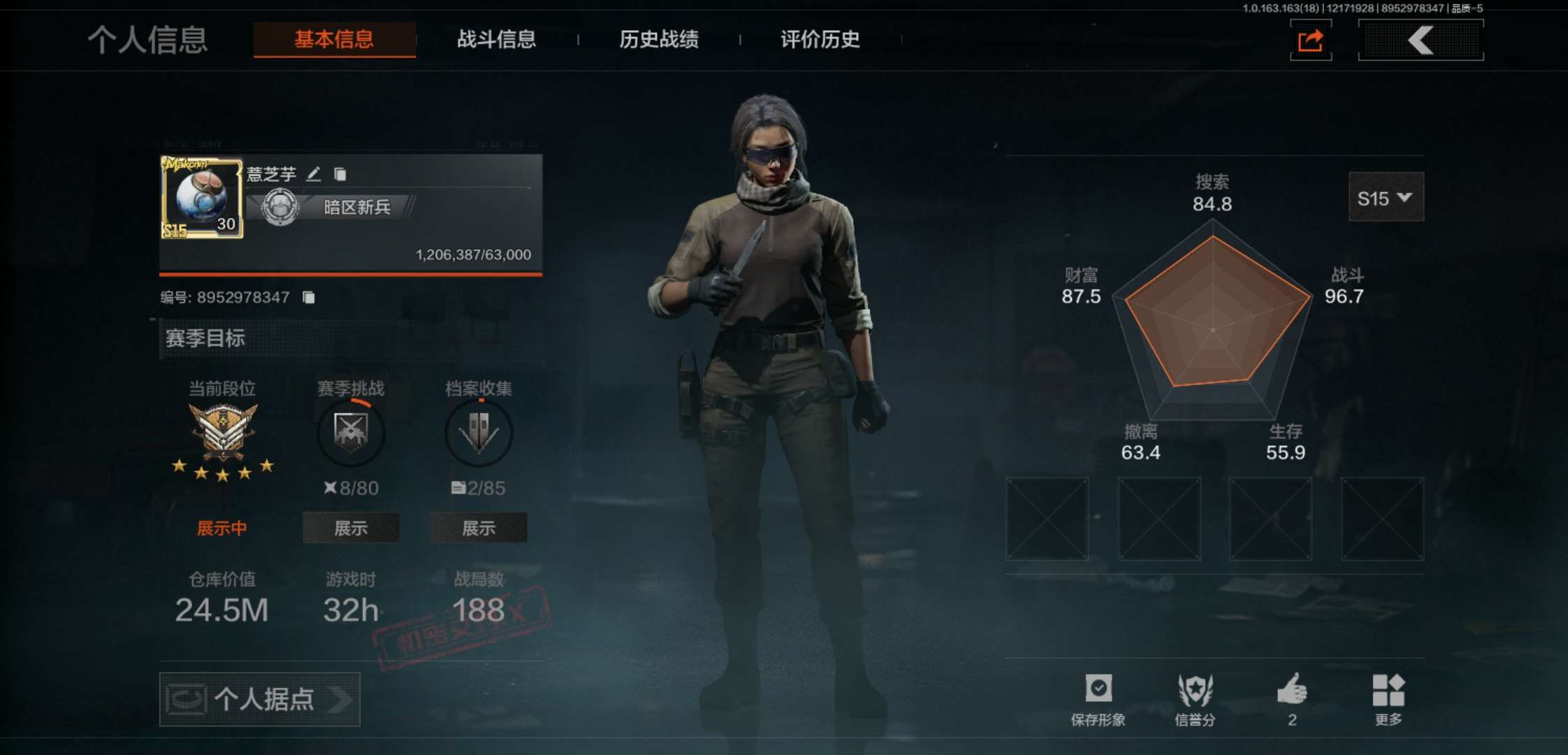
Task: Click 展示 under 档案收集
Action: (479, 528)
